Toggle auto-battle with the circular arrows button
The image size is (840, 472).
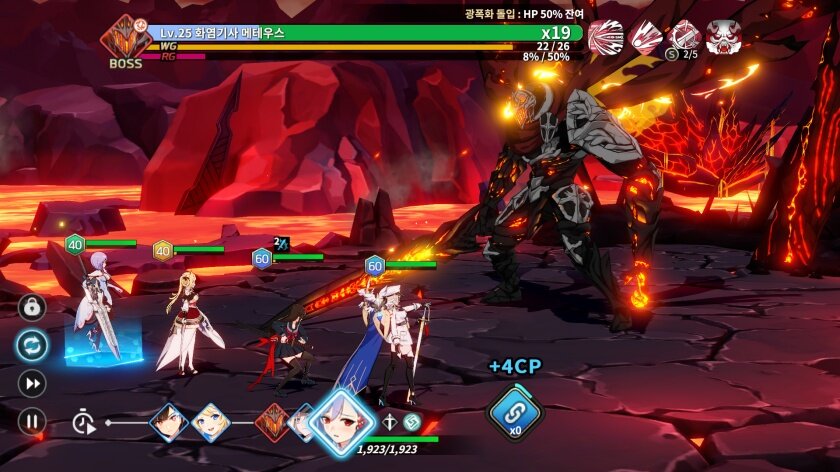31,345
